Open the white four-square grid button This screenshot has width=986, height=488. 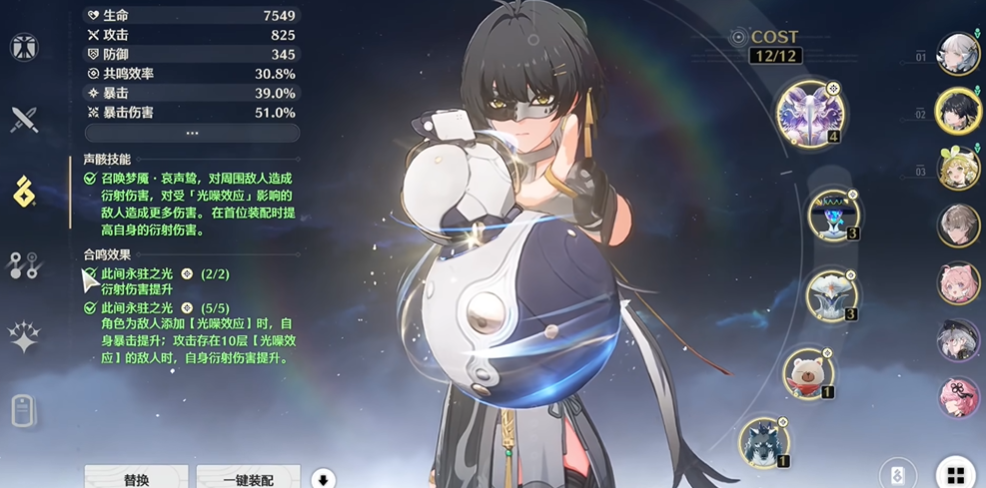(956, 474)
